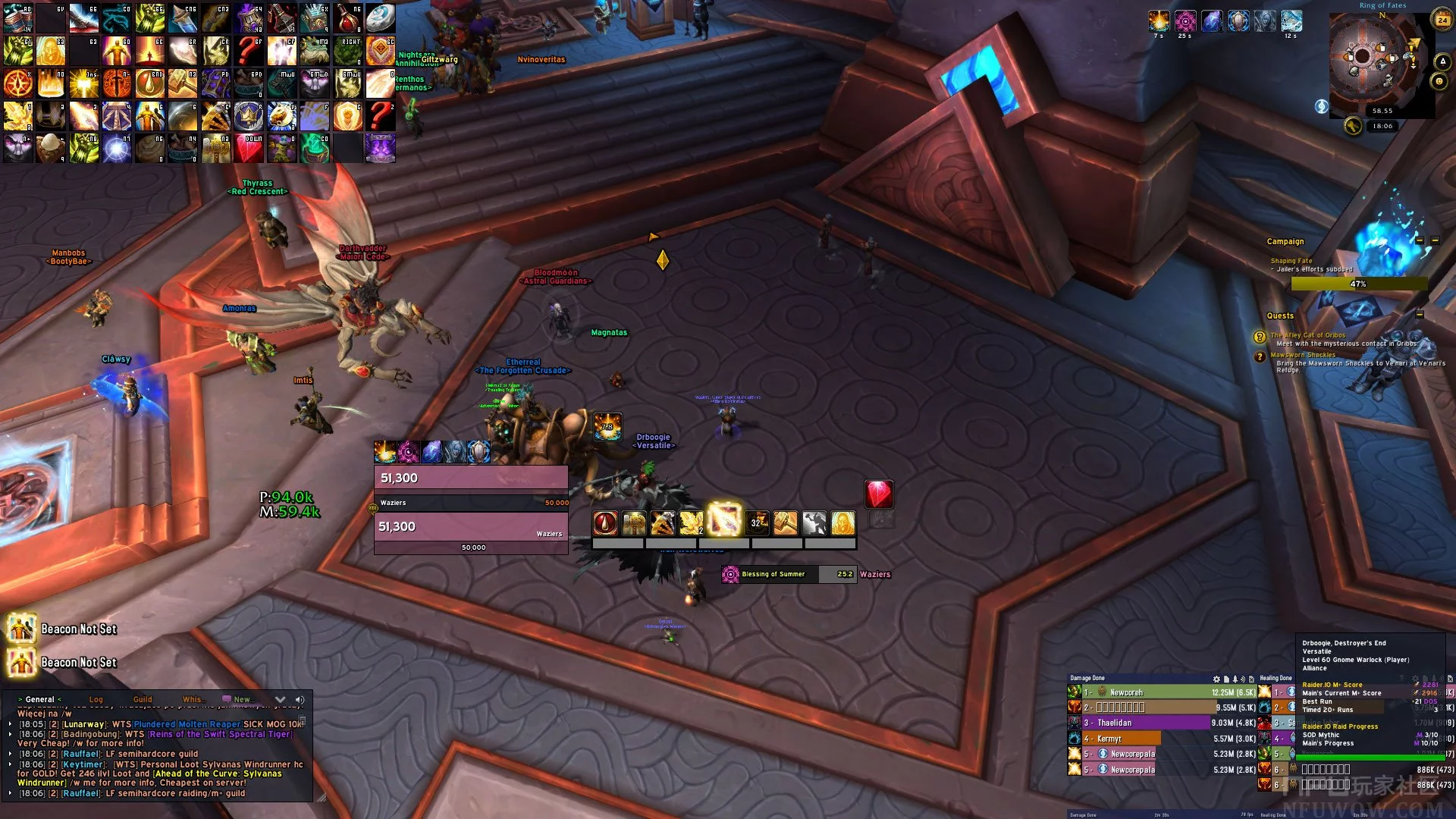Viewport: 1456px width, 819px height.
Task: Select the General chat tab
Action: [39, 699]
